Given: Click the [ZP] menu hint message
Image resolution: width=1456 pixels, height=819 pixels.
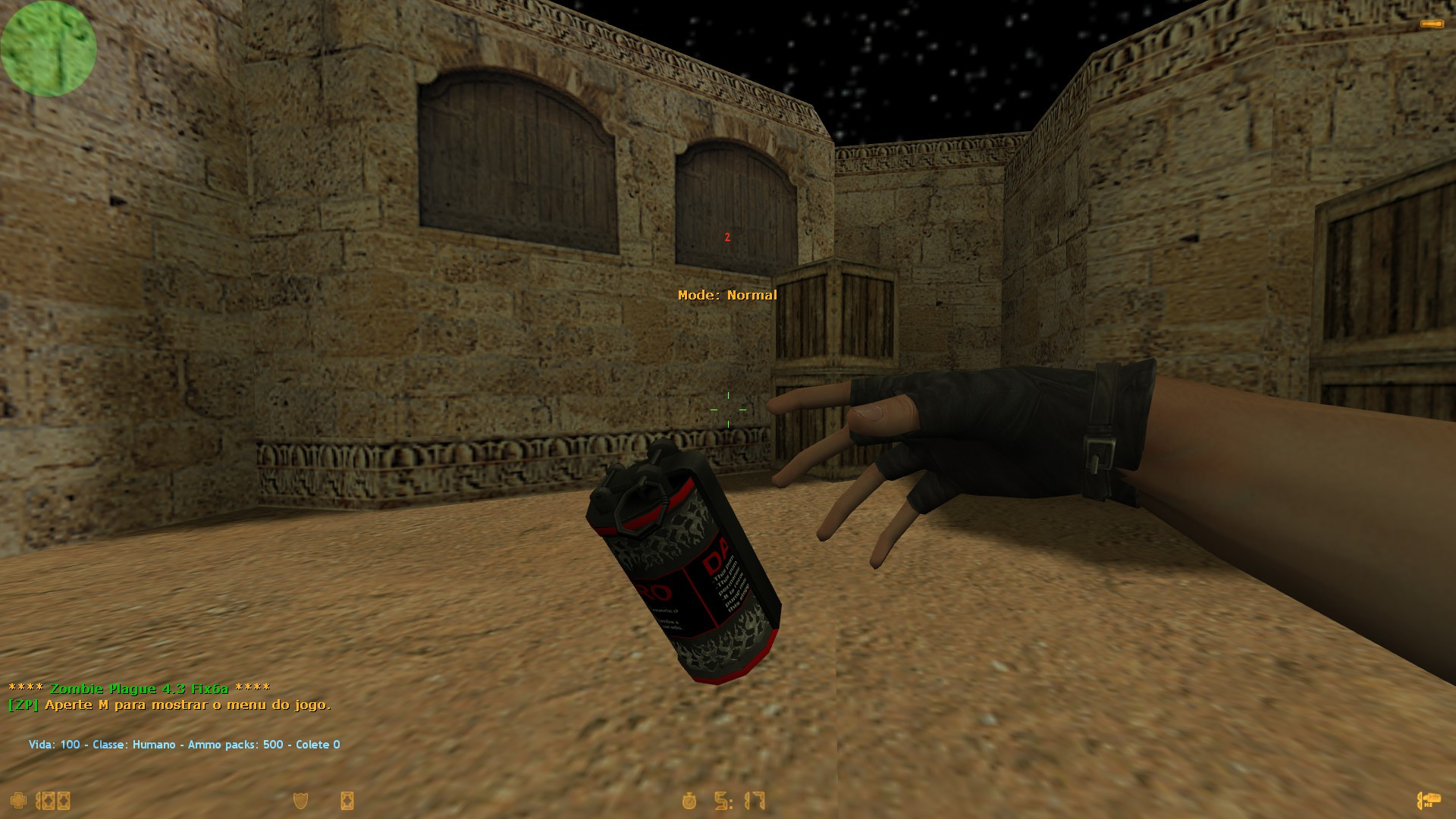Looking at the screenshot, I should pyautogui.click(x=170, y=707).
